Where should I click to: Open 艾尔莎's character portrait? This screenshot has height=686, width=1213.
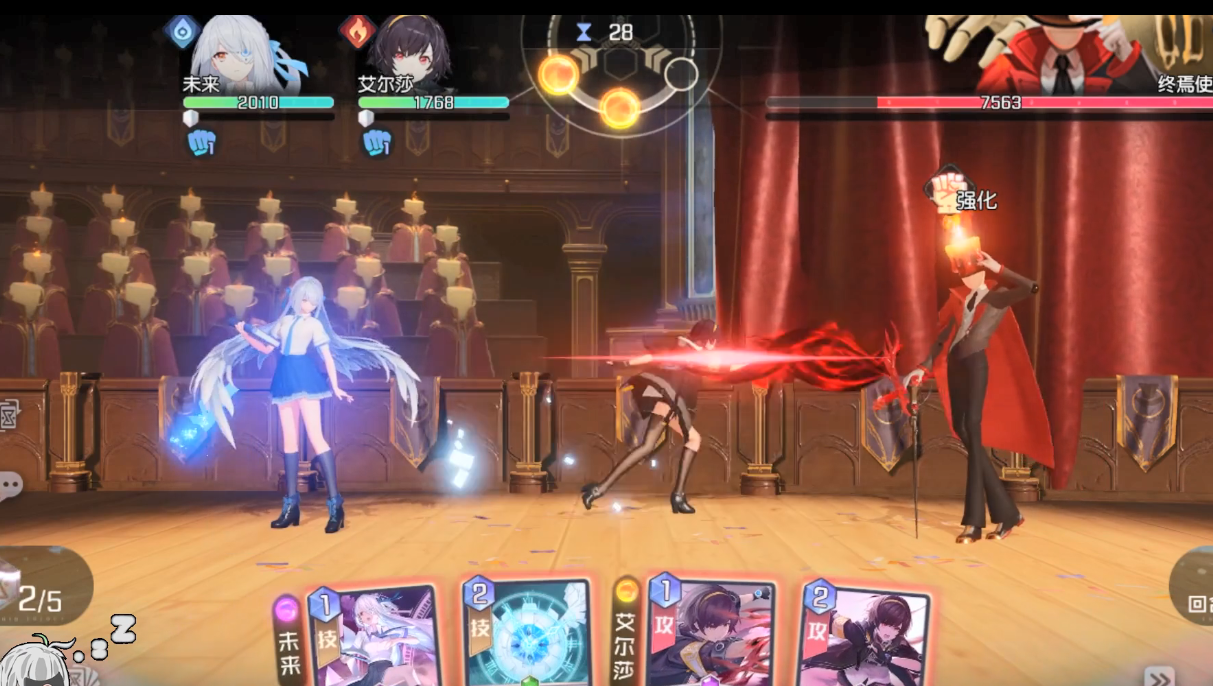(x=406, y=52)
